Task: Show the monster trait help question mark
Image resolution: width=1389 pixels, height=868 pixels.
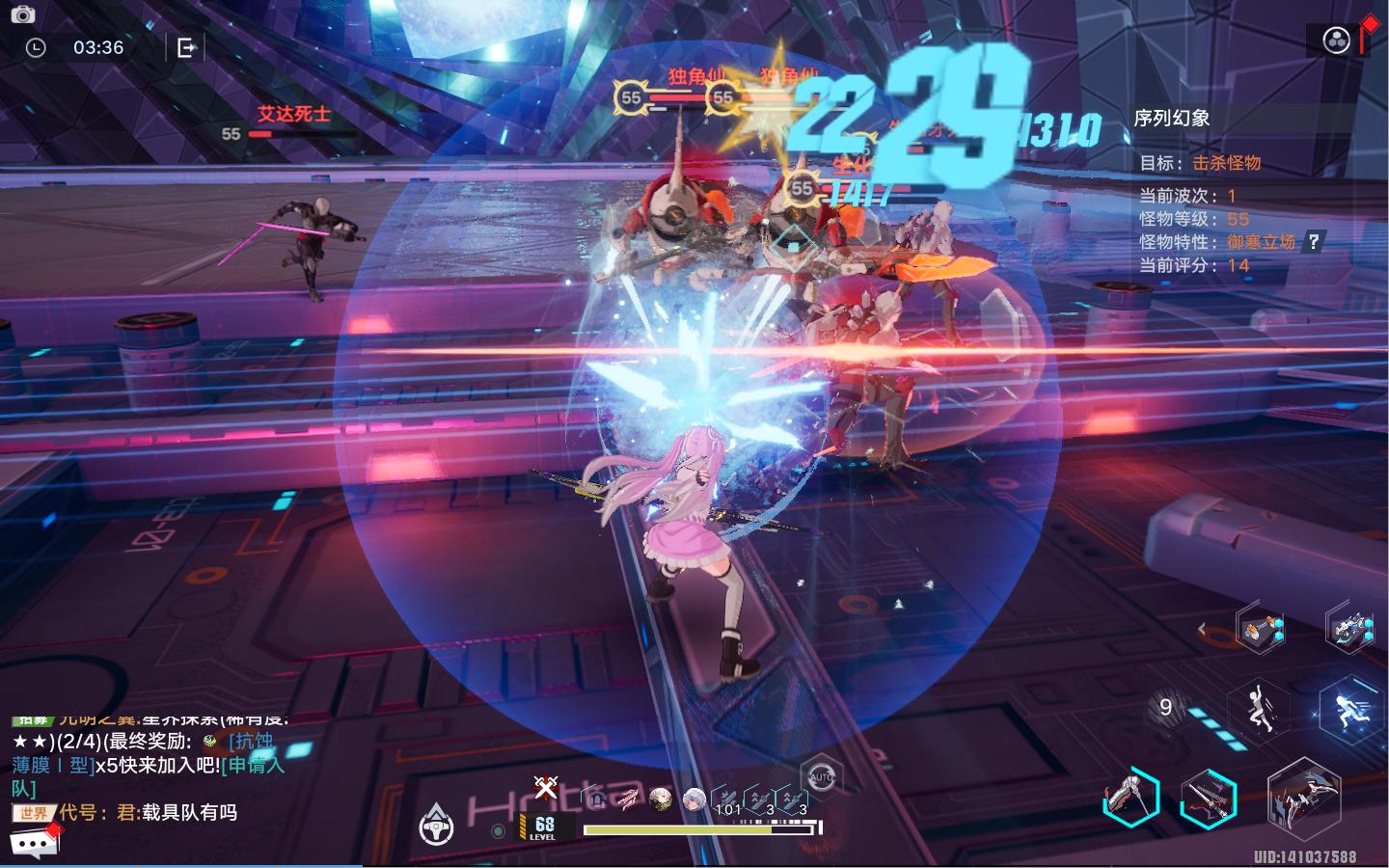Action: (x=1313, y=242)
